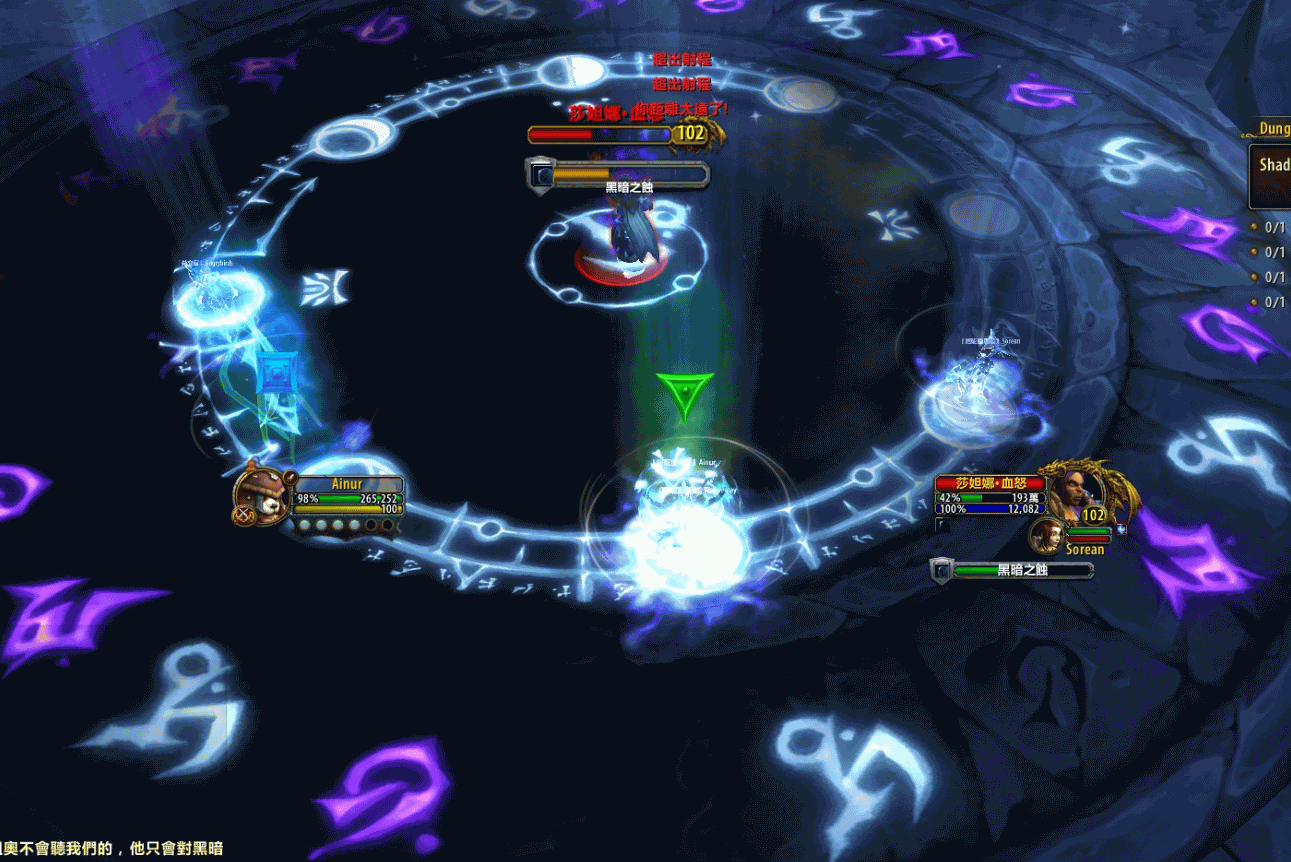Click the blue buff icon beside Sorean's frame

(1121, 529)
